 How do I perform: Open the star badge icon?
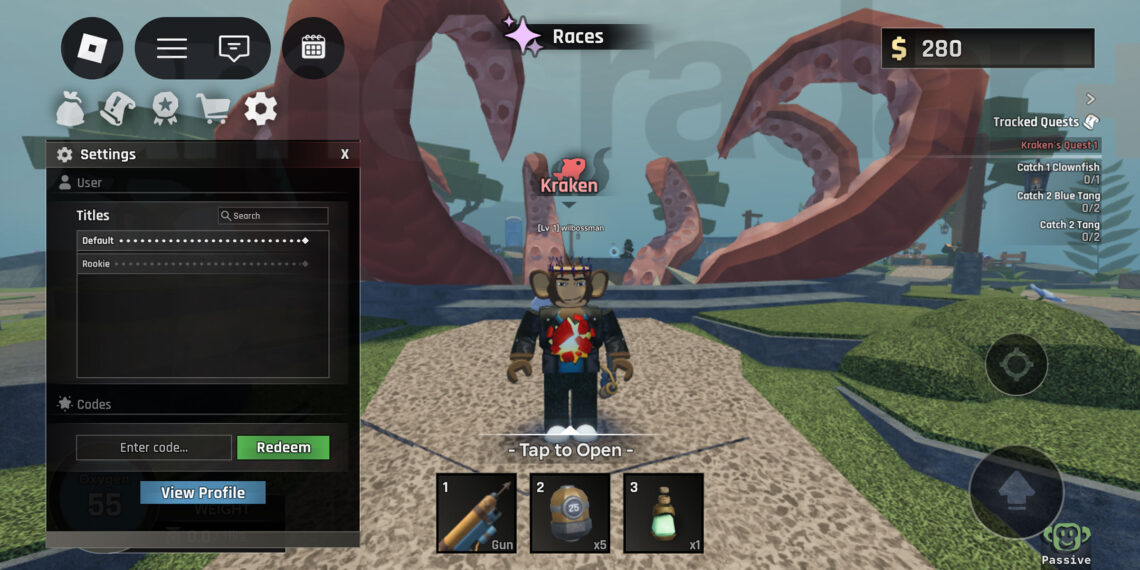165,109
